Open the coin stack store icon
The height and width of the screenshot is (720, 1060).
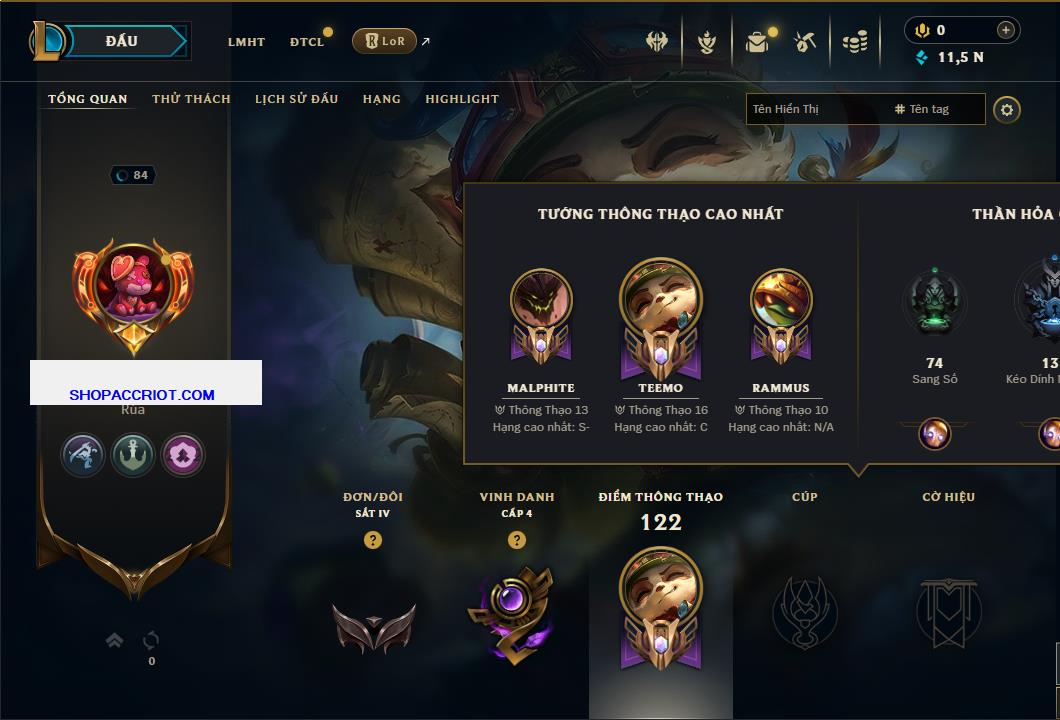tap(854, 42)
